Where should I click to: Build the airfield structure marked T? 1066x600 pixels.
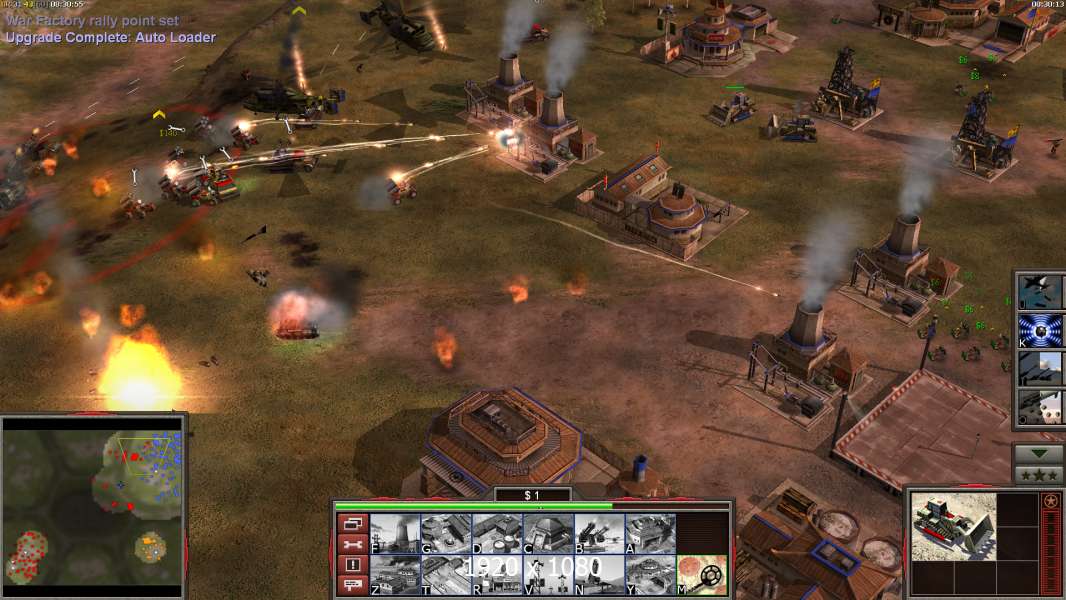[446, 574]
